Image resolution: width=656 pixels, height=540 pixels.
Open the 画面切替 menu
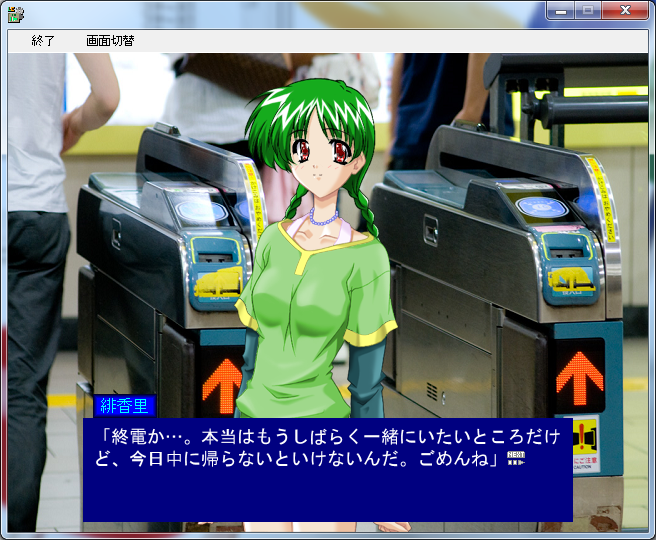(x=110, y=41)
